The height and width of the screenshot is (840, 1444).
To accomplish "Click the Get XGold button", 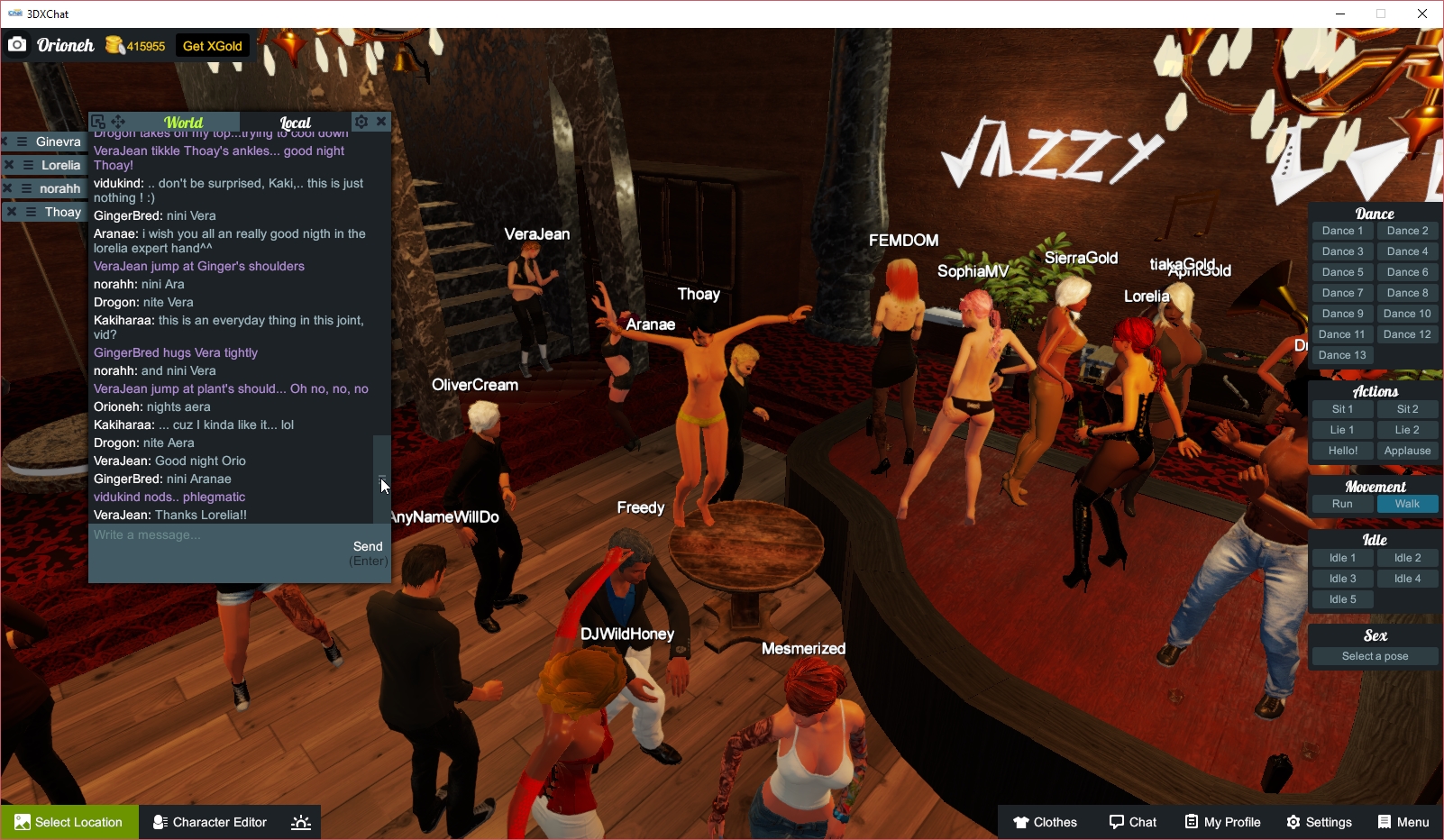I will pyautogui.click(x=212, y=45).
